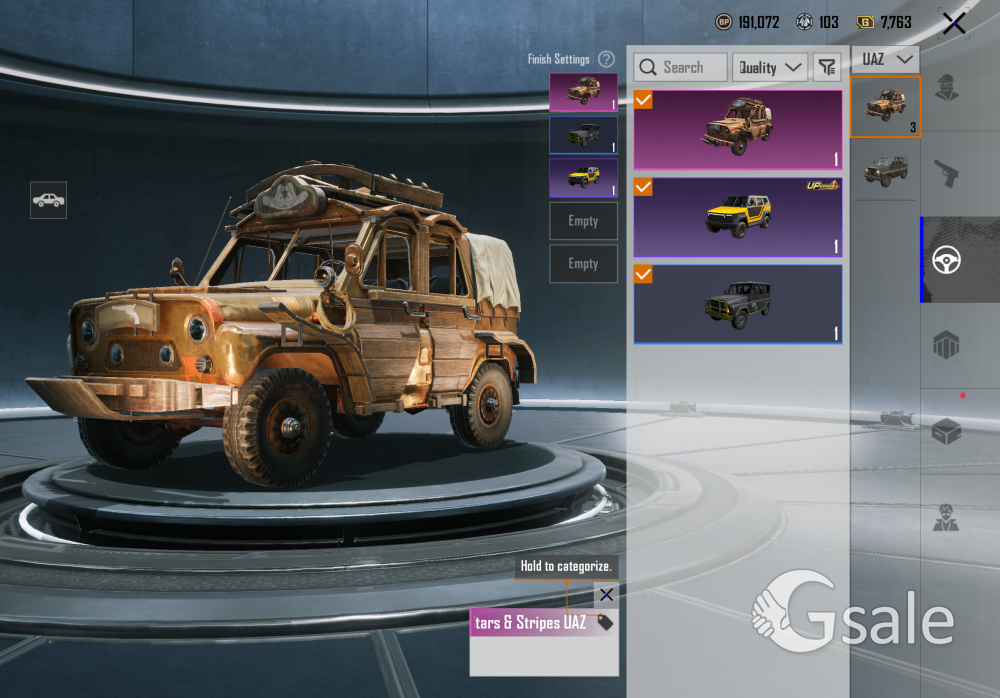Open the steering wheel vehicles tab
The width and height of the screenshot is (1000, 698).
(946, 260)
